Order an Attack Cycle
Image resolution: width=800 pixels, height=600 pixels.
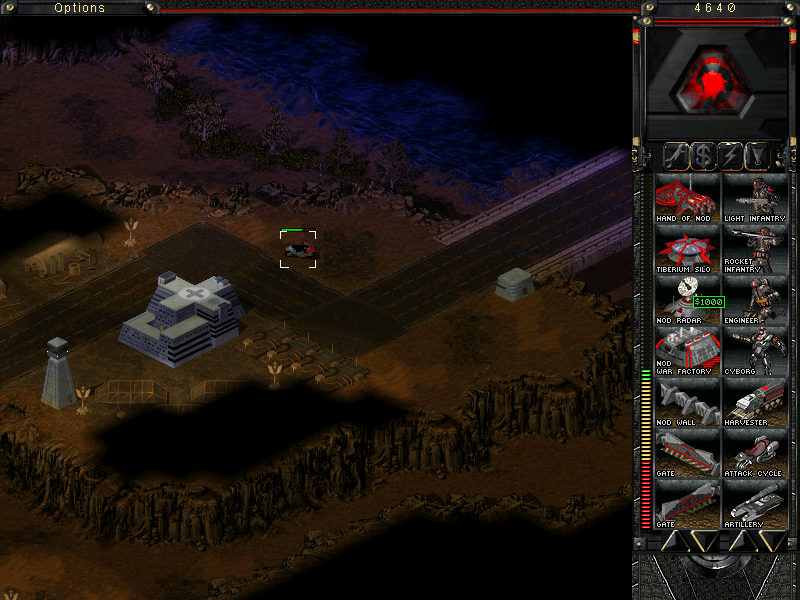754,454
